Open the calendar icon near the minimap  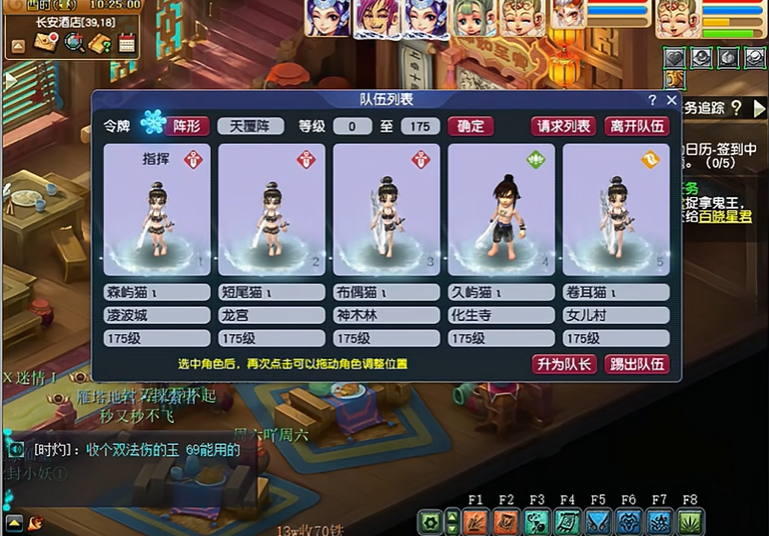pyautogui.click(x=126, y=43)
